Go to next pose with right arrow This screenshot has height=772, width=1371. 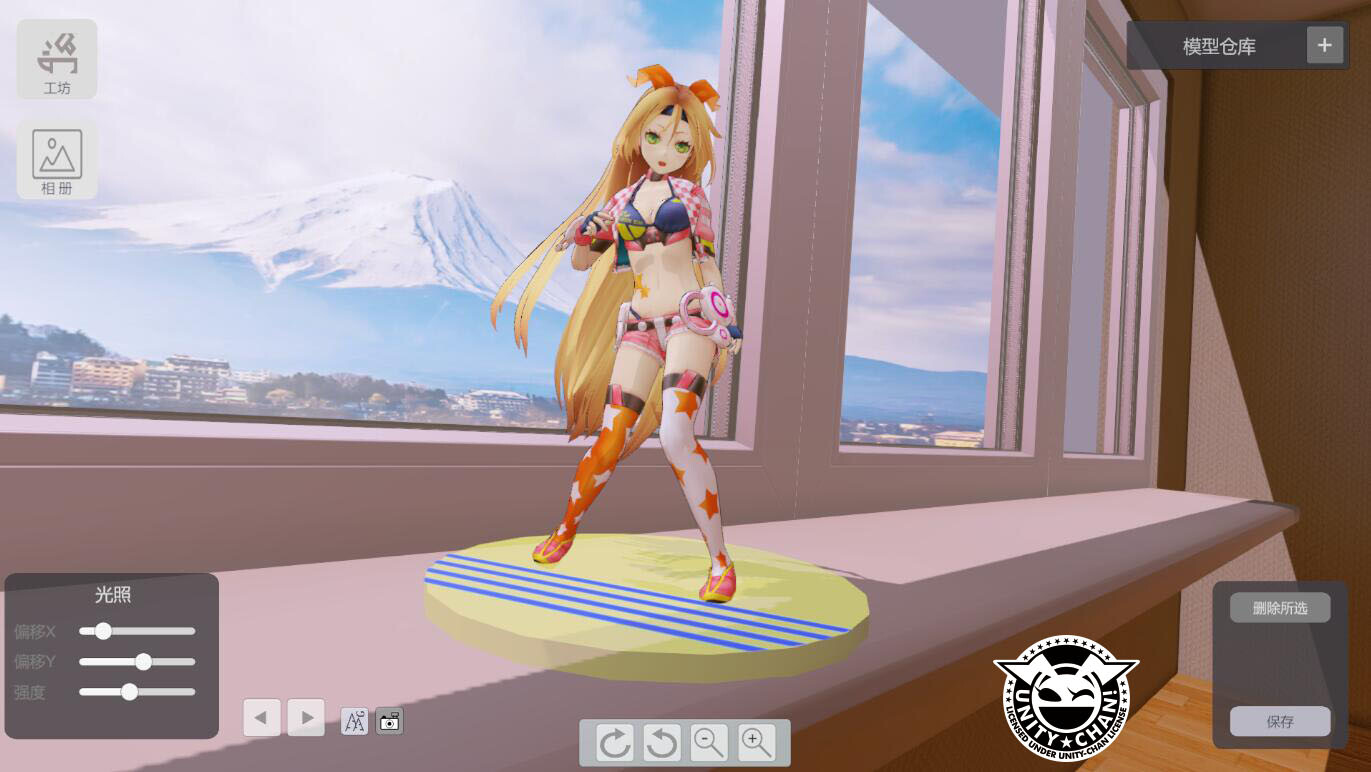[306, 717]
